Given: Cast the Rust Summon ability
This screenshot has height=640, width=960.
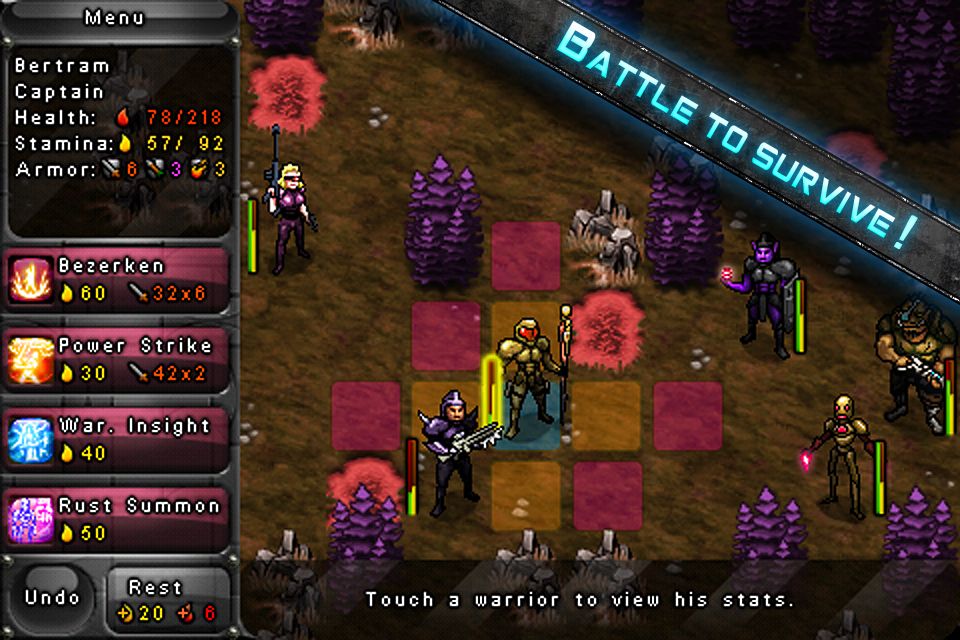Looking at the screenshot, I should tap(120, 519).
